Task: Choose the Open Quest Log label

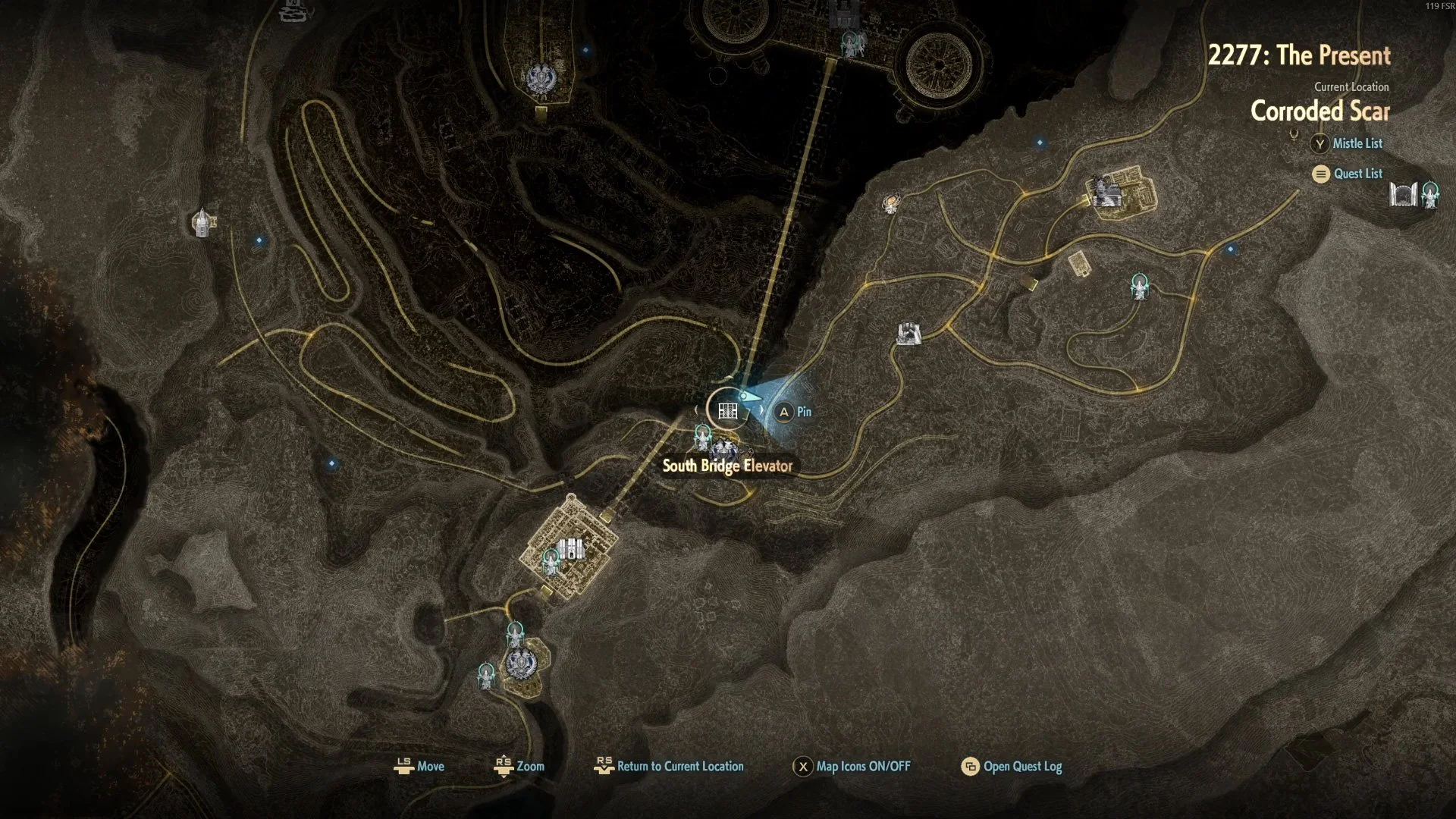Action: (x=1022, y=766)
